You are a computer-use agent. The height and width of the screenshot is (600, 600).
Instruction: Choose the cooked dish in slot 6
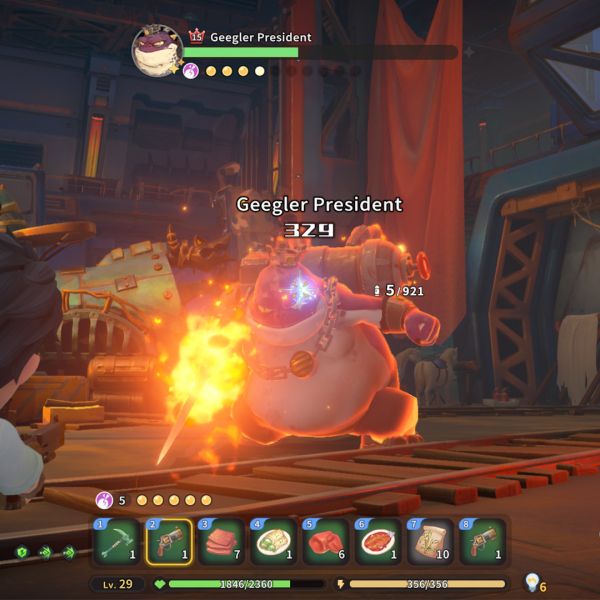coord(378,542)
